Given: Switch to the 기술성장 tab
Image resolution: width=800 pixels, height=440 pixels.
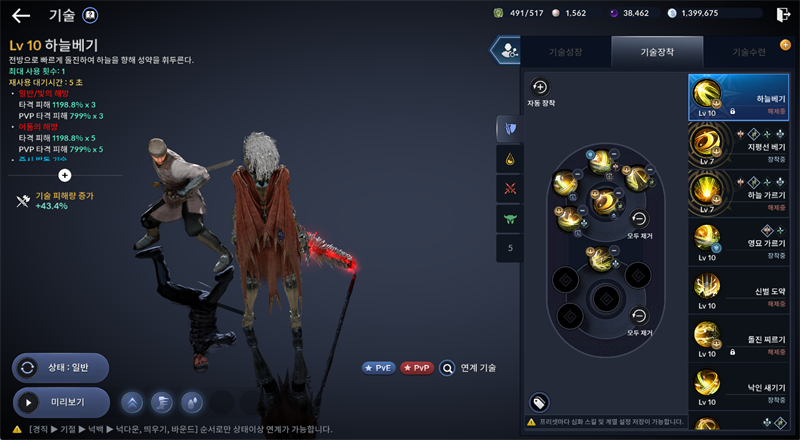Looking at the screenshot, I should (x=565, y=51).
